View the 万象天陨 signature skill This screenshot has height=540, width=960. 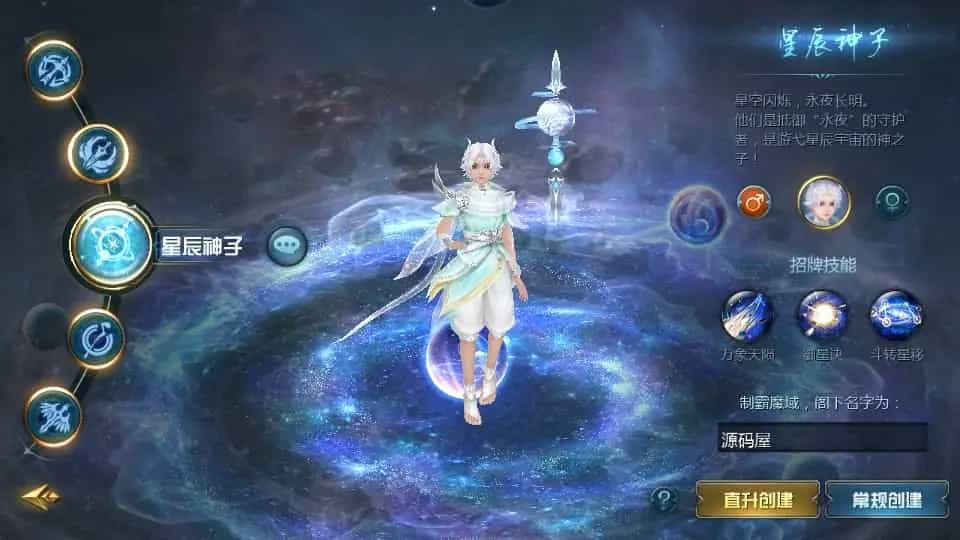(748, 314)
